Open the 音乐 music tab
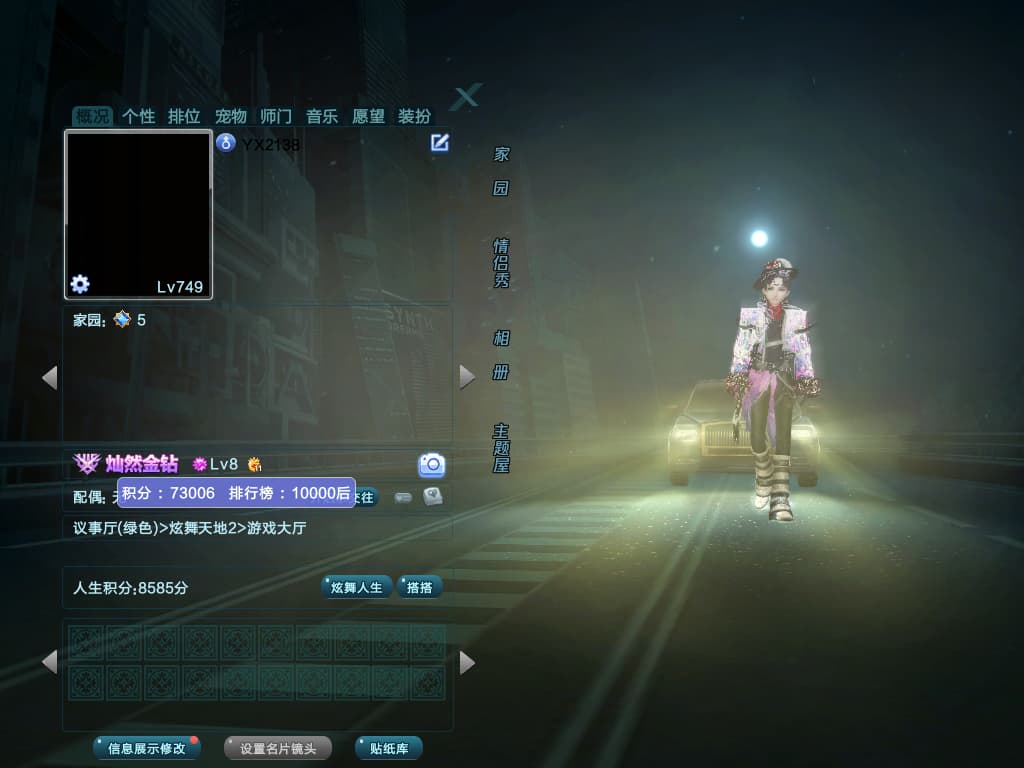 coord(321,116)
